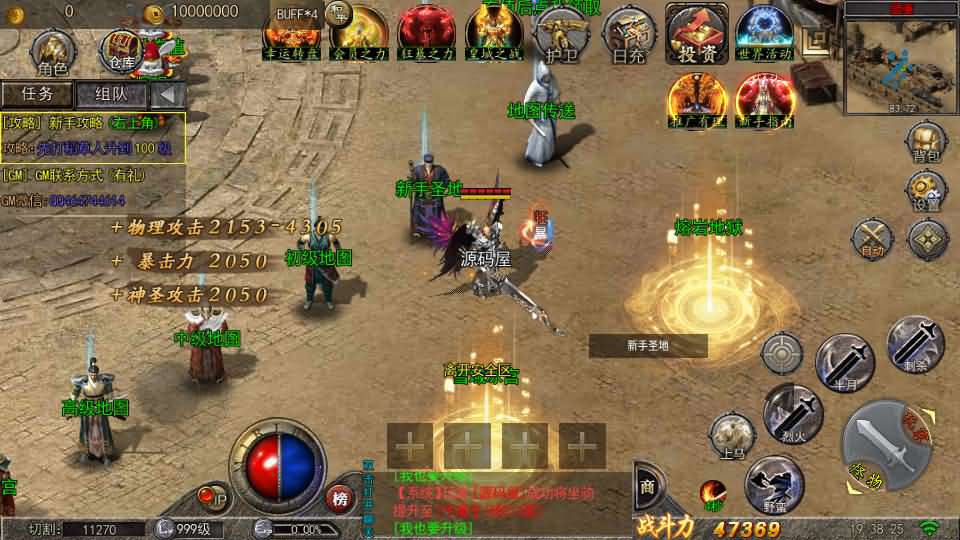Open the 设置 settings gear
The width and height of the screenshot is (960, 540).
(x=926, y=190)
